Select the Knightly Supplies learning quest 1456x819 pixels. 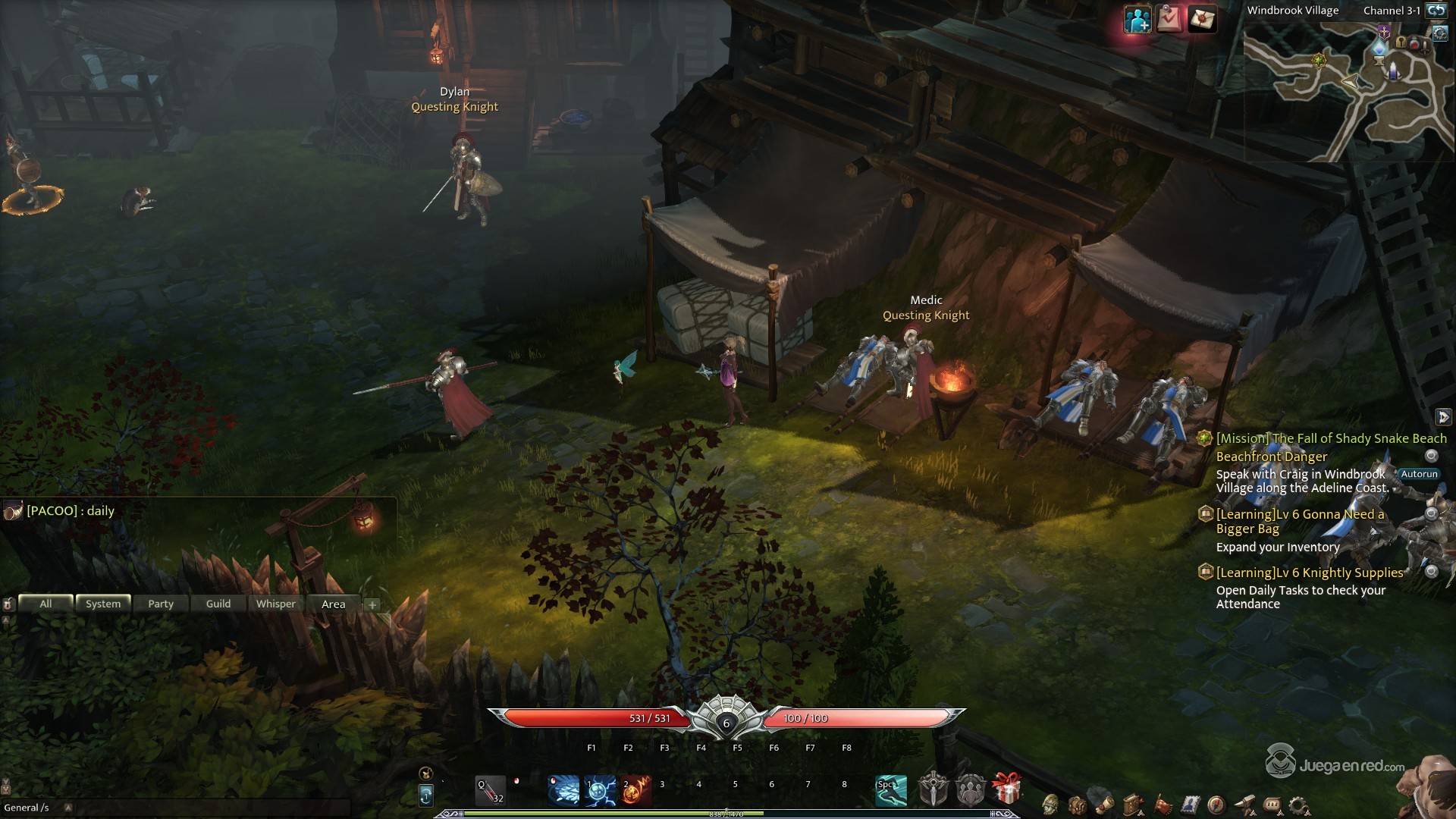click(x=1310, y=573)
